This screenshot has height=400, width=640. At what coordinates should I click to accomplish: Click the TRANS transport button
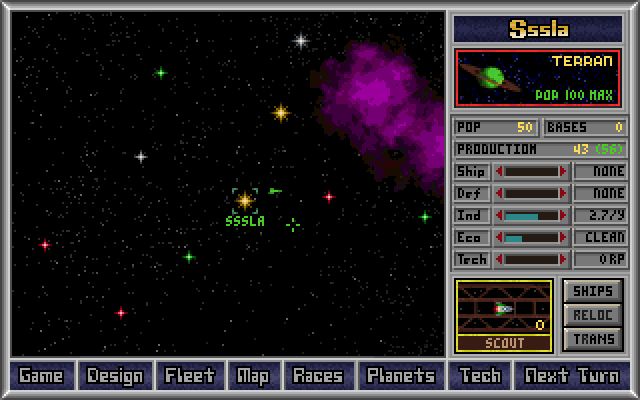coord(593,339)
